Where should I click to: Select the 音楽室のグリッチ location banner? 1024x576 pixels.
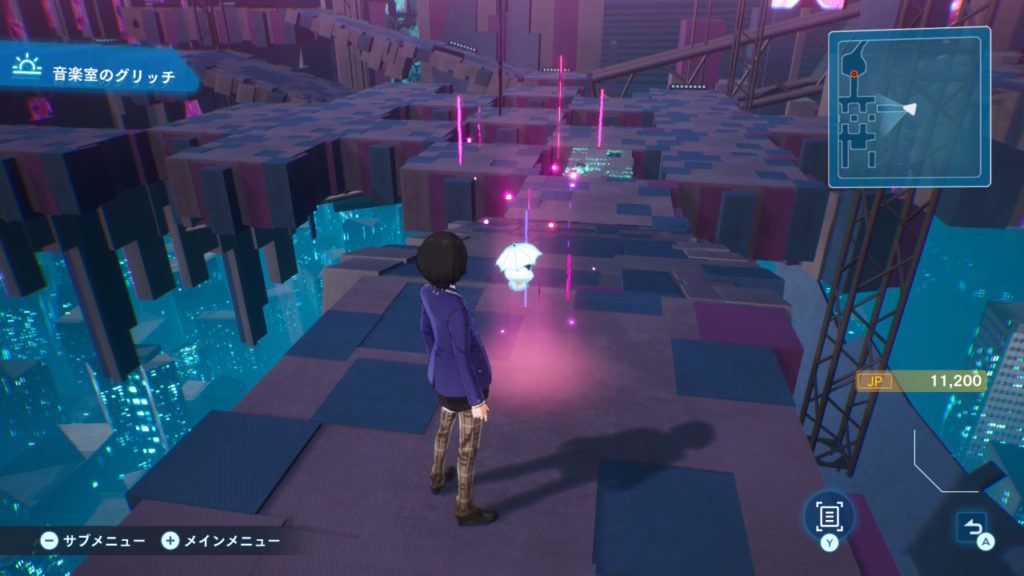[95, 73]
